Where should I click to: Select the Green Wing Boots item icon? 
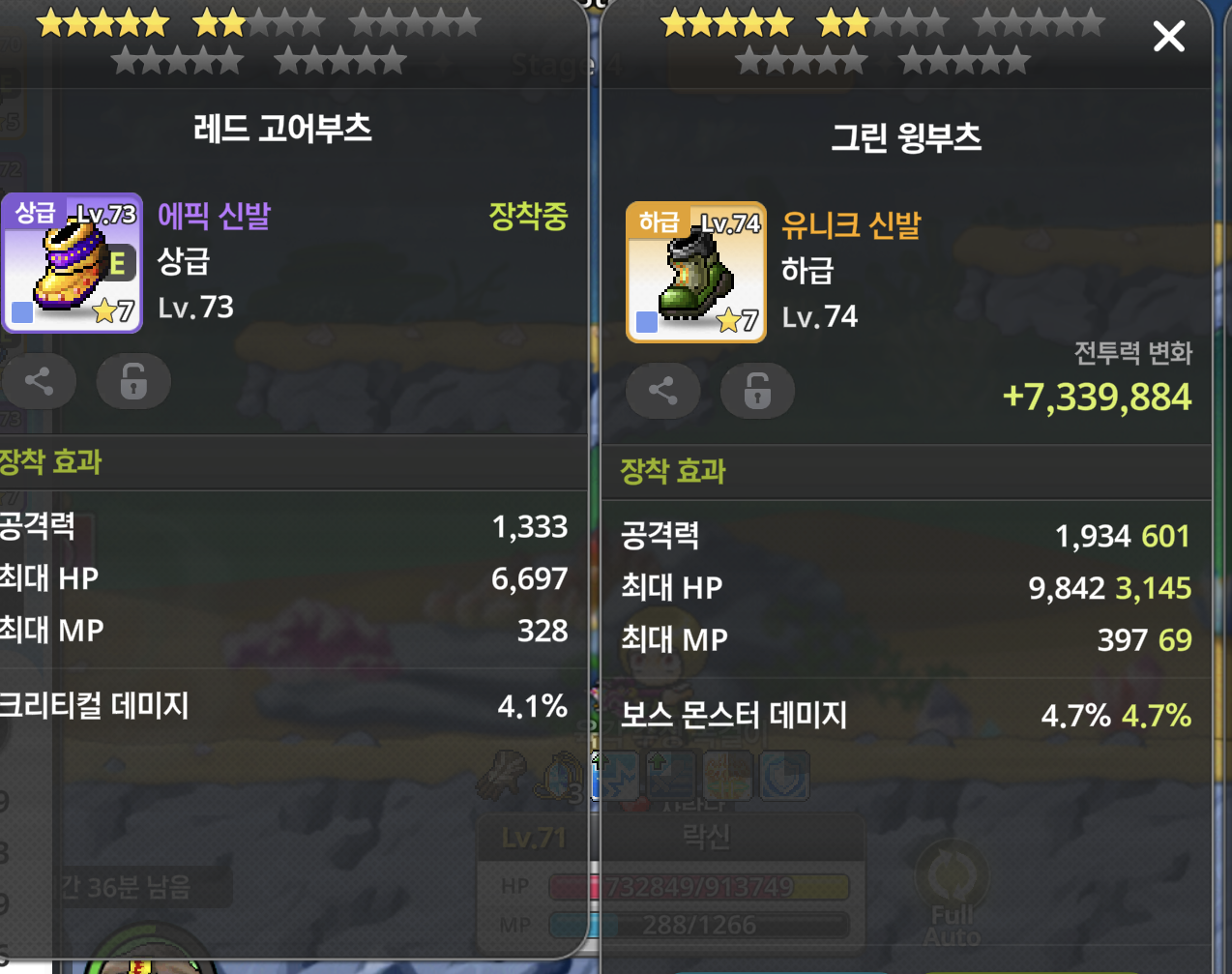tap(696, 273)
